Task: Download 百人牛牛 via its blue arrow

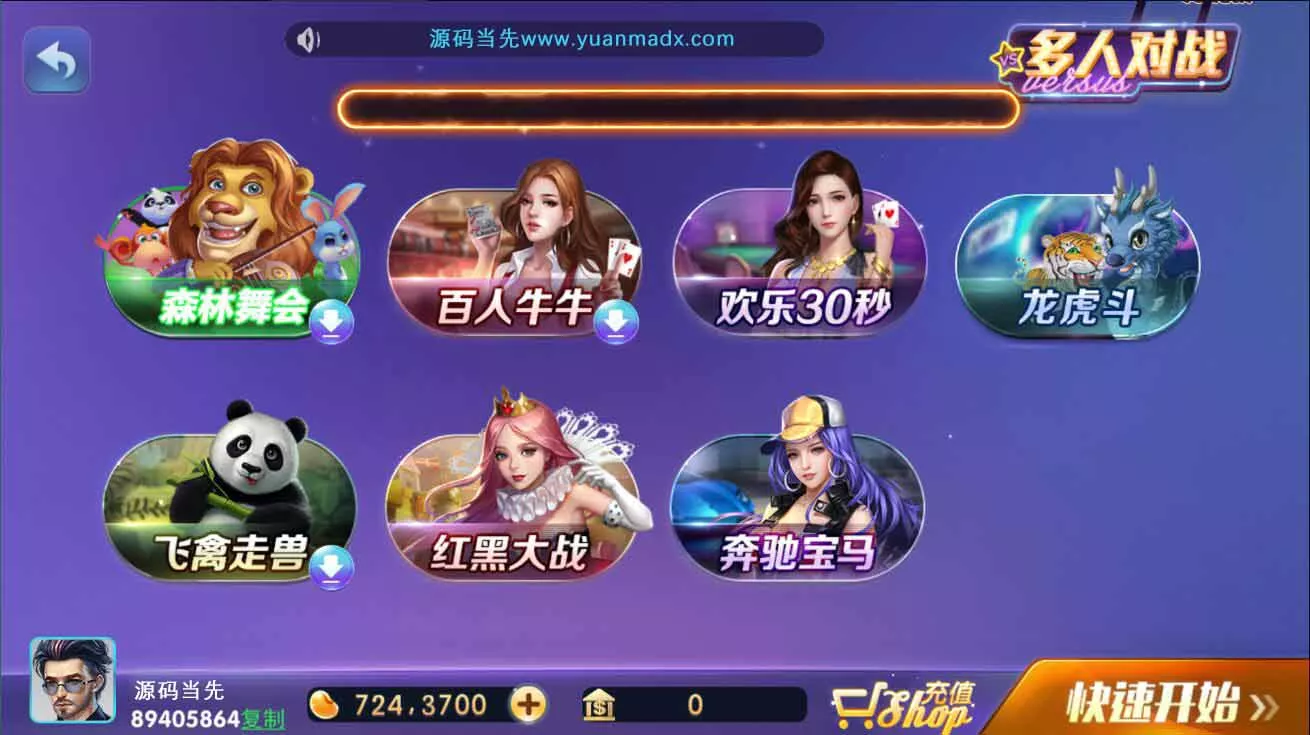Action: click(617, 322)
